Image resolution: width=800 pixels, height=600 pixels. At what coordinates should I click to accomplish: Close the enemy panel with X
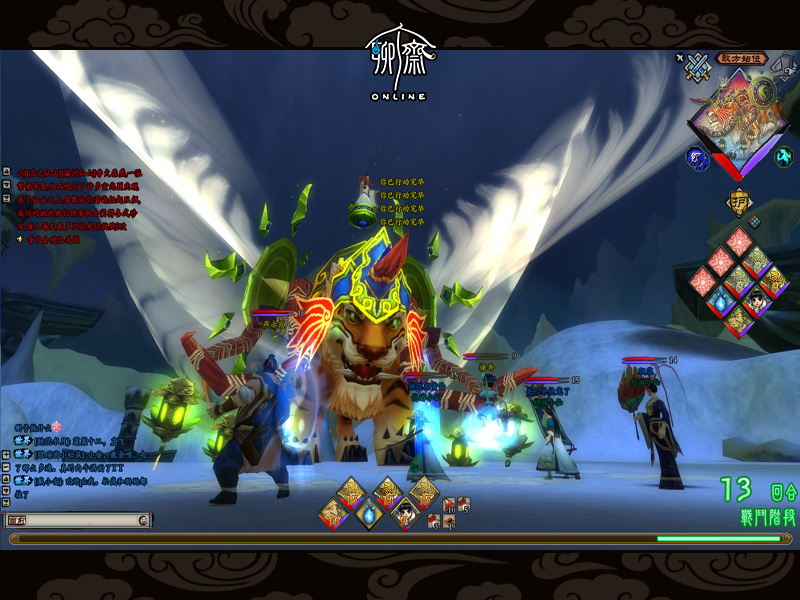[x=680, y=58]
